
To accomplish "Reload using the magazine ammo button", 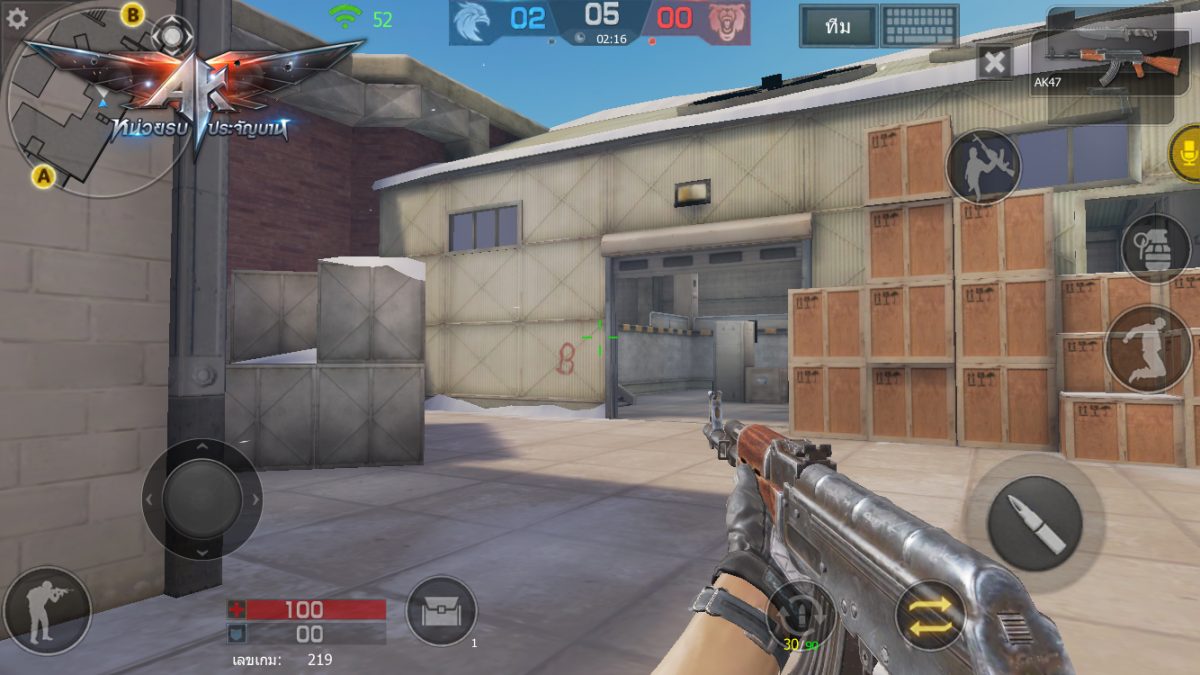I will (x=800, y=615).
